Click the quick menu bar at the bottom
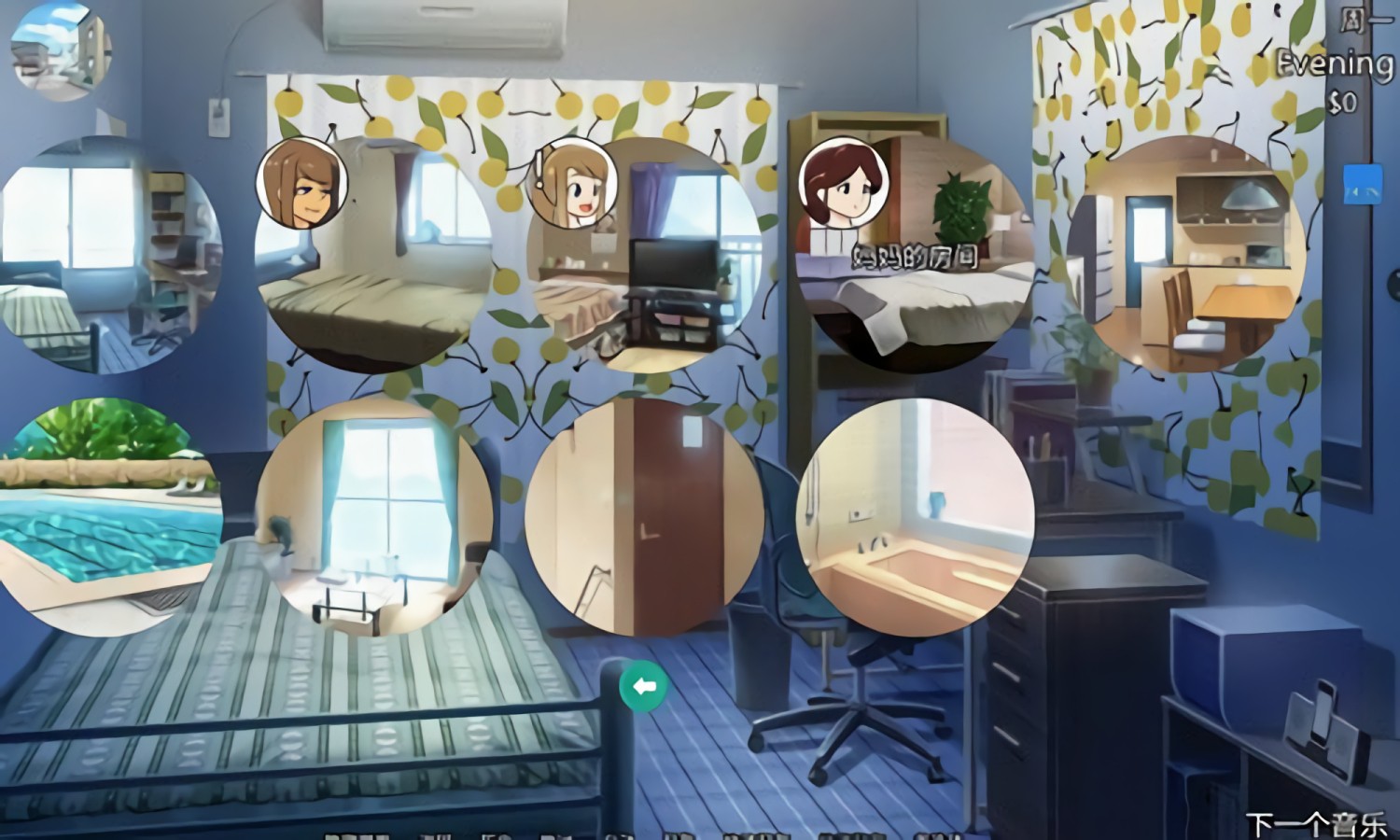Image resolution: width=1400 pixels, height=840 pixels. 635,835
